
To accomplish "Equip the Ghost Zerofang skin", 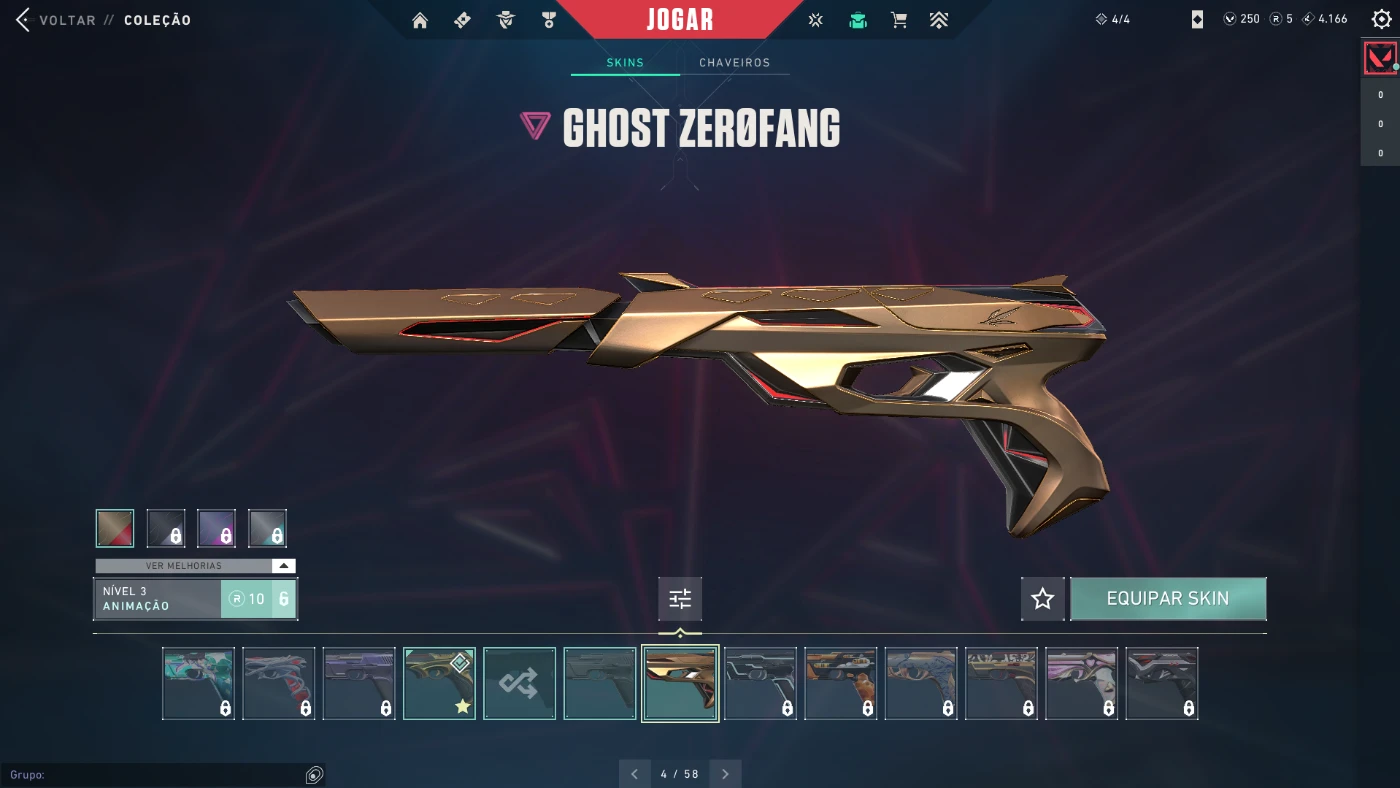I will [x=1167, y=599].
